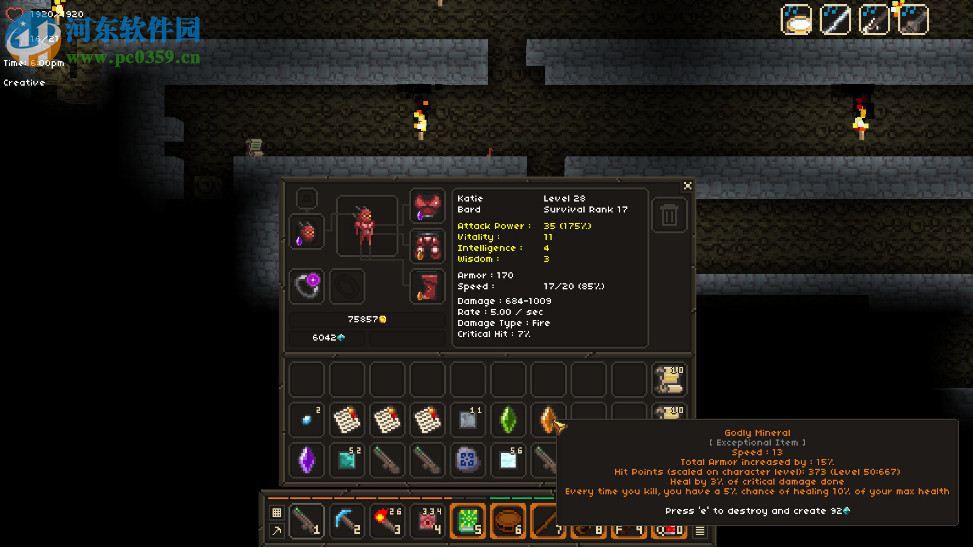The width and height of the screenshot is (973, 548).
Task: Select the orange Godly Mineral item
Action: [x=549, y=420]
